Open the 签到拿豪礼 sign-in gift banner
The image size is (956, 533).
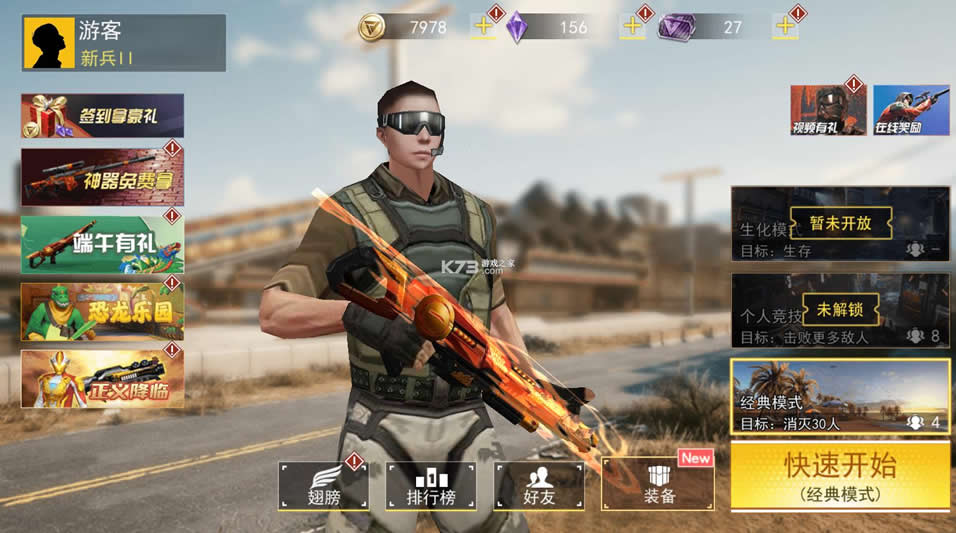click(102, 116)
